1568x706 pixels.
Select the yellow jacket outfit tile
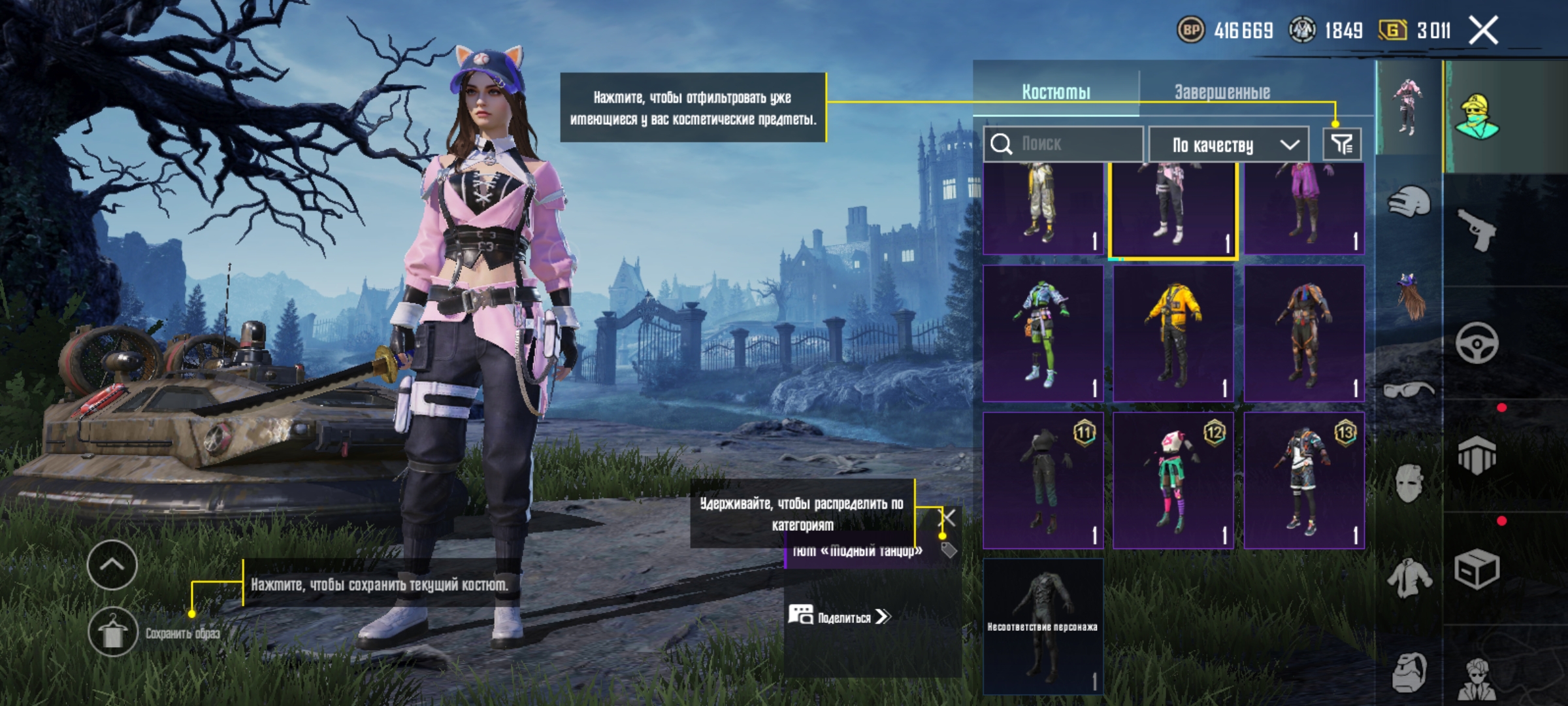[1173, 333]
